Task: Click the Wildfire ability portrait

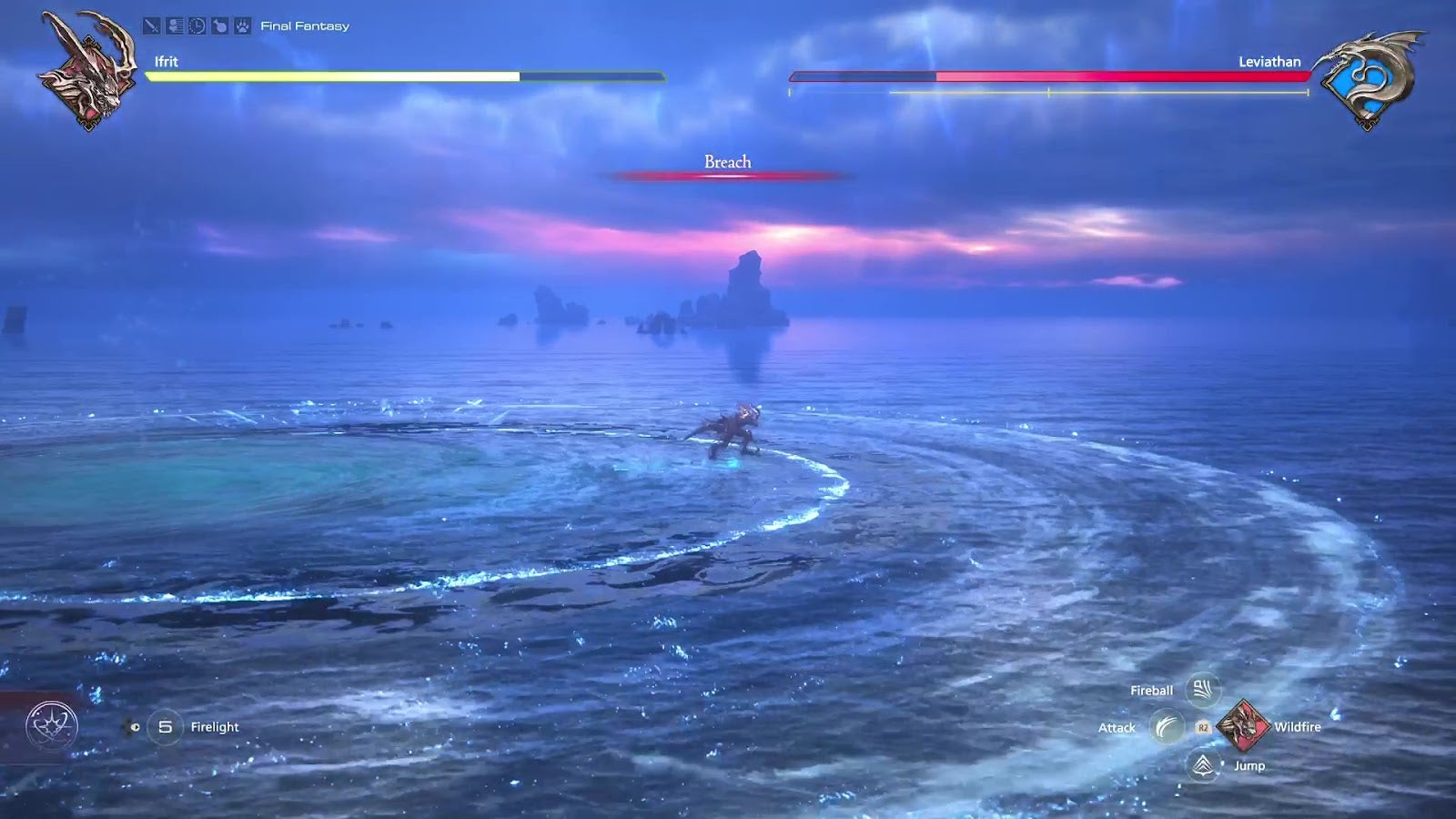Action: click(1245, 725)
